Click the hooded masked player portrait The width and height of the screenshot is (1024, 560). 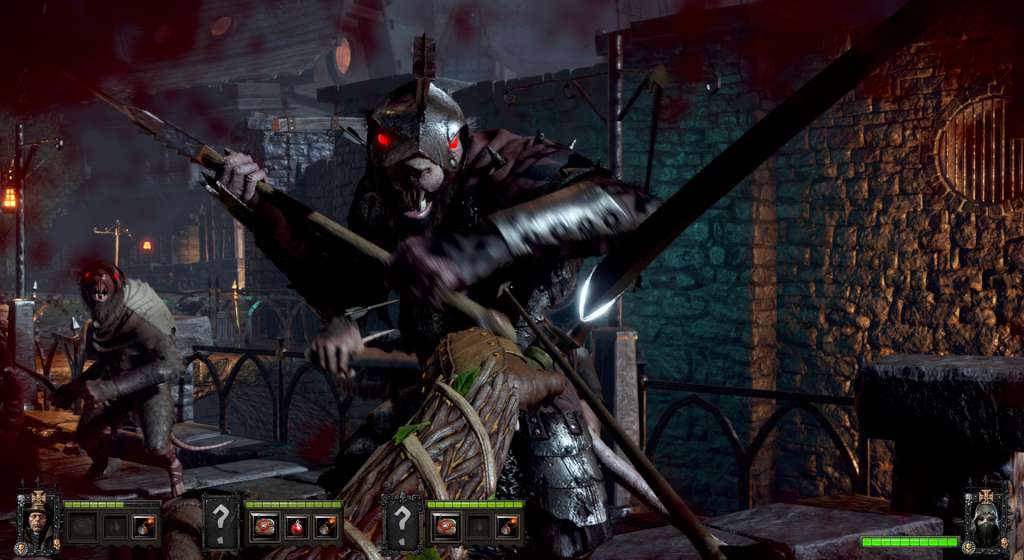(985, 520)
